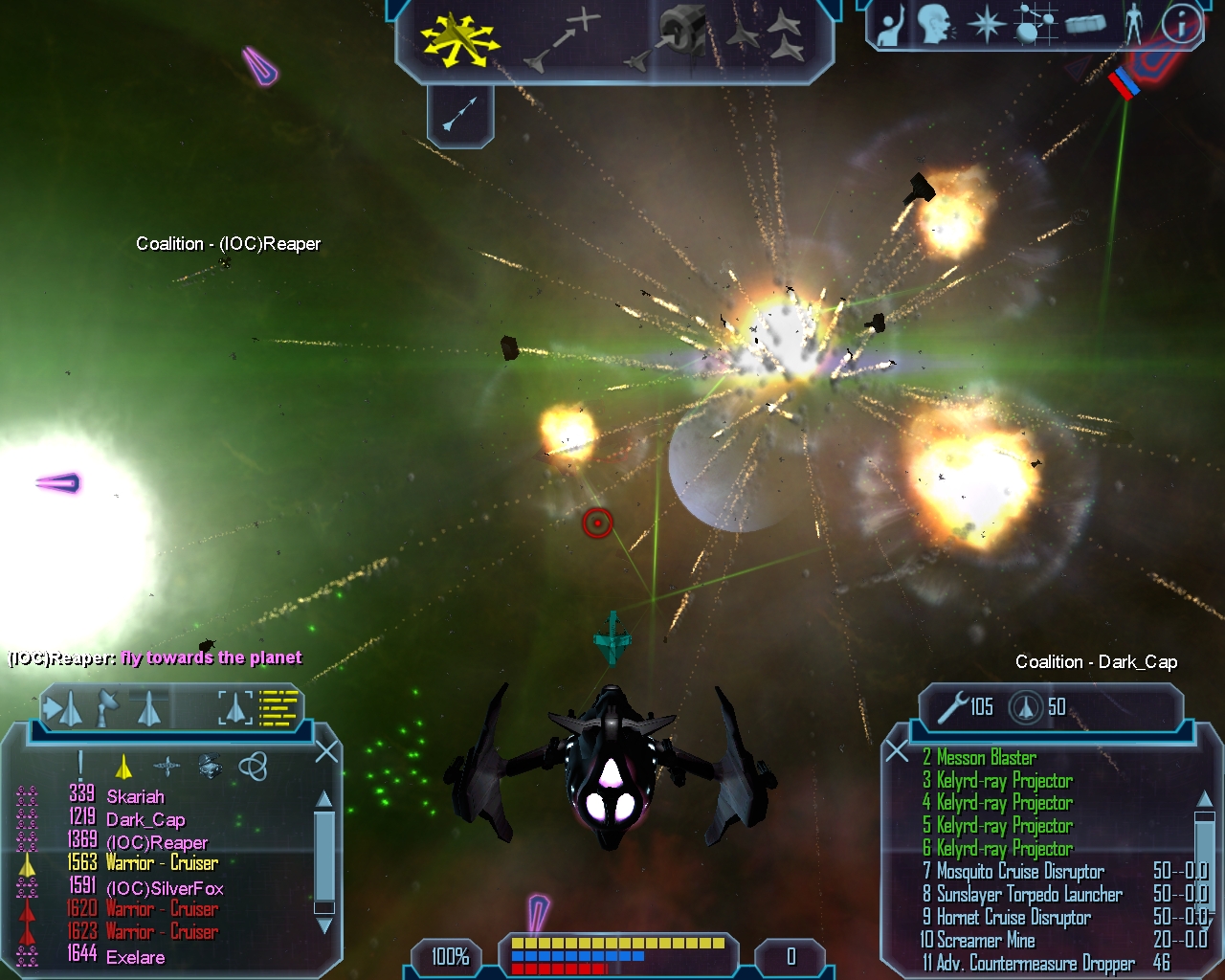The image size is (1225, 980).
Task: Toggle the bracketed ship target icon
Action: [234, 709]
